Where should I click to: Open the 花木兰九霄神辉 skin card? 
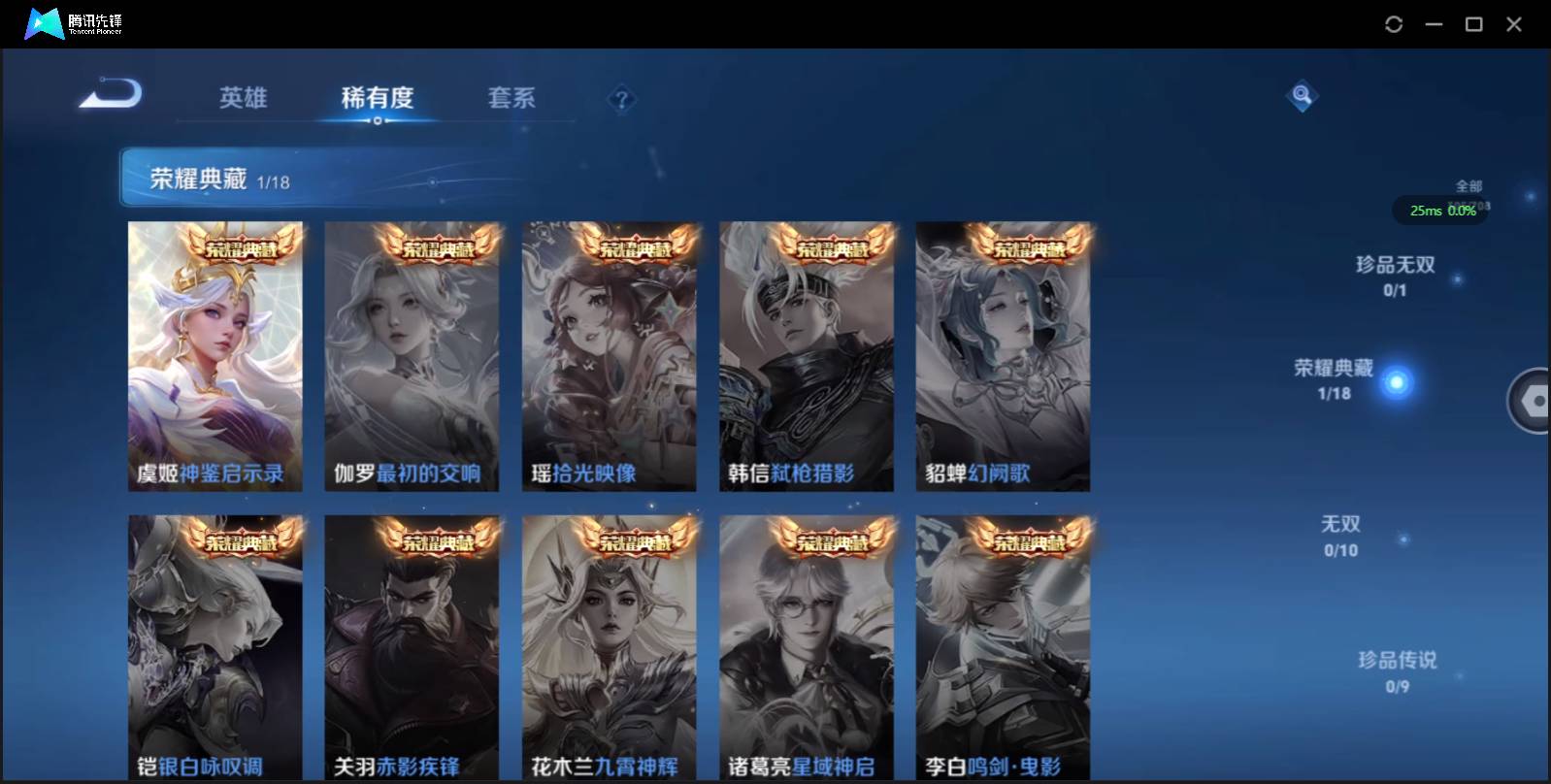point(610,645)
